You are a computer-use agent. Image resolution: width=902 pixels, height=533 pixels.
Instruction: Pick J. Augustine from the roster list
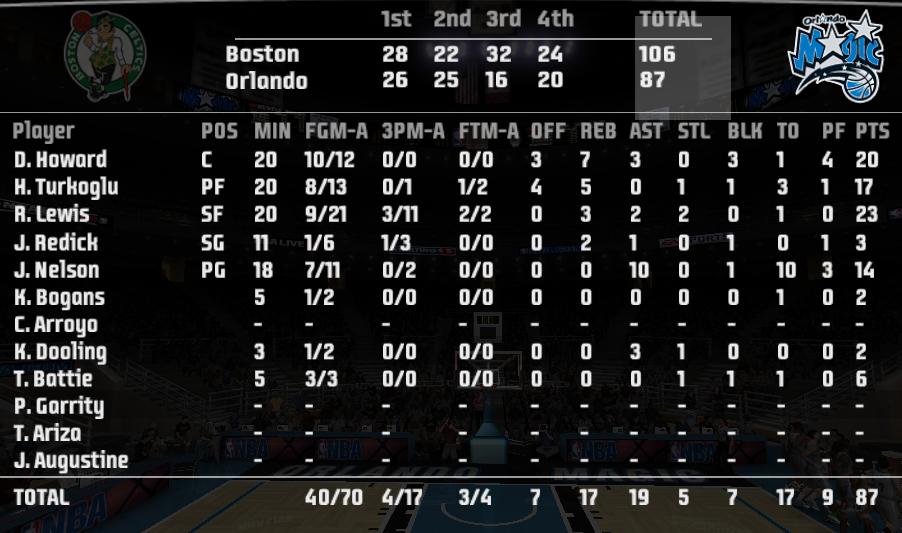[x=71, y=461]
